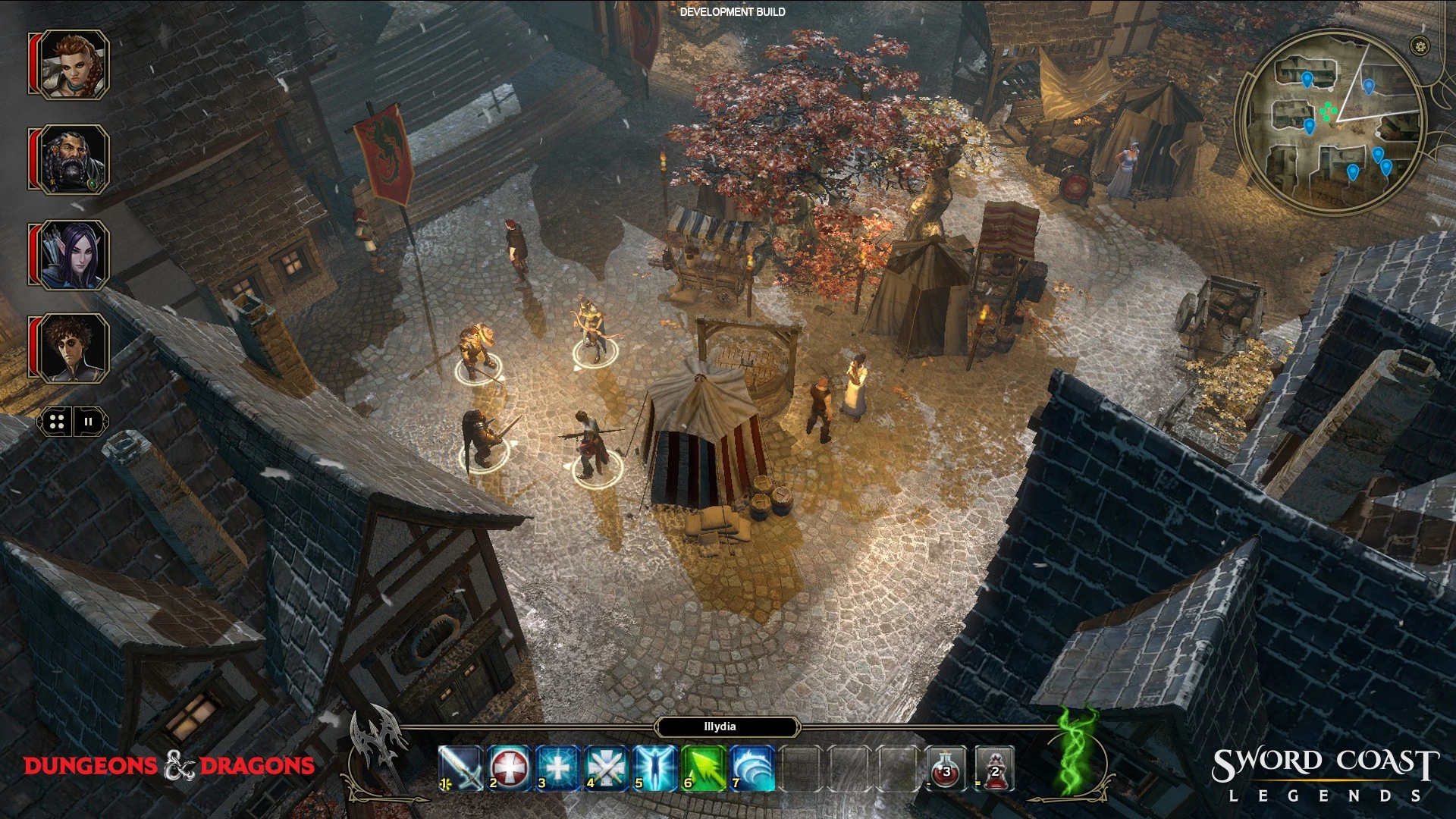
Task: Toggle the four-dot party formation button
Action: [x=56, y=422]
